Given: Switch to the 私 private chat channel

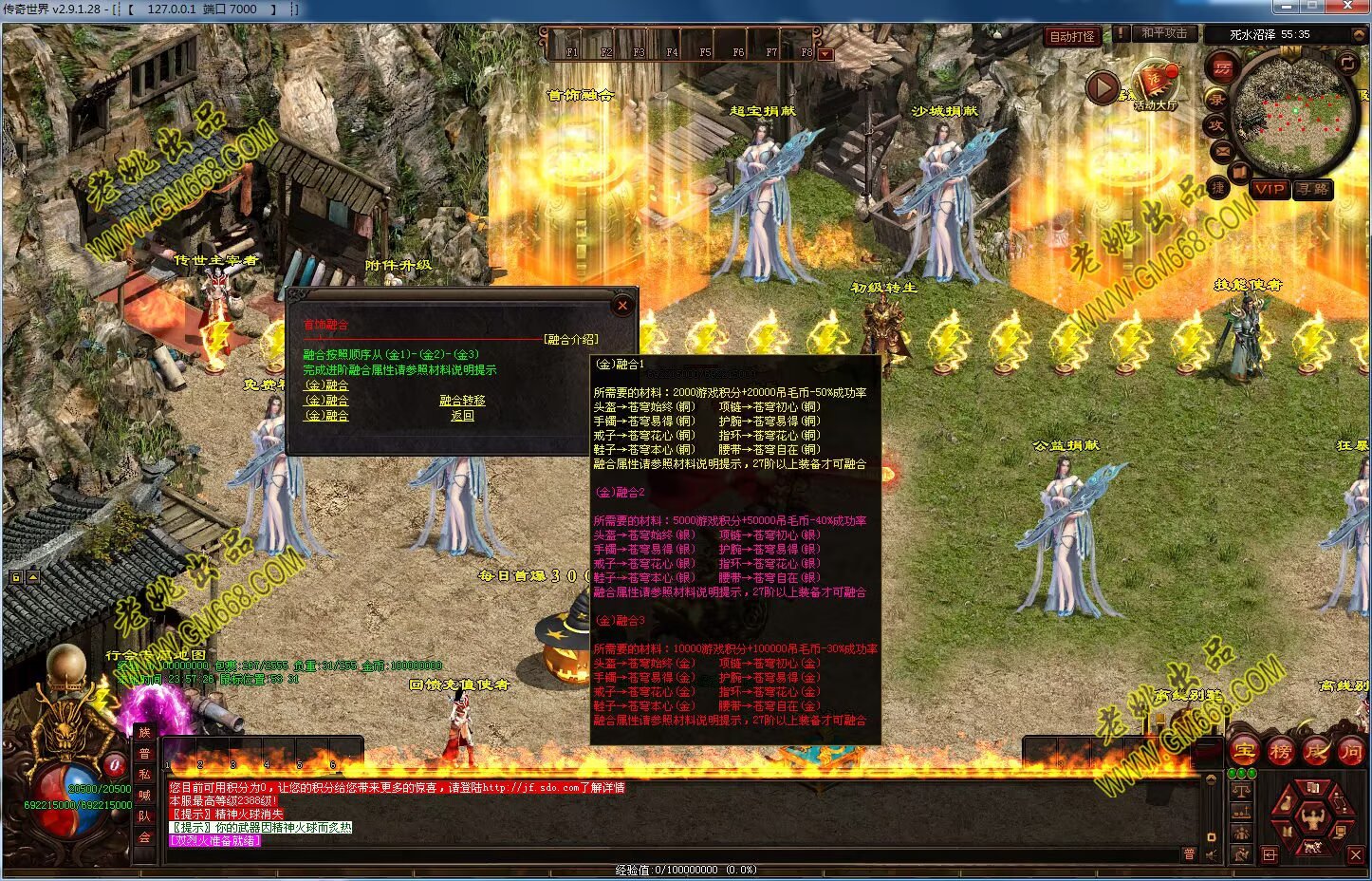Looking at the screenshot, I should coord(144,774).
